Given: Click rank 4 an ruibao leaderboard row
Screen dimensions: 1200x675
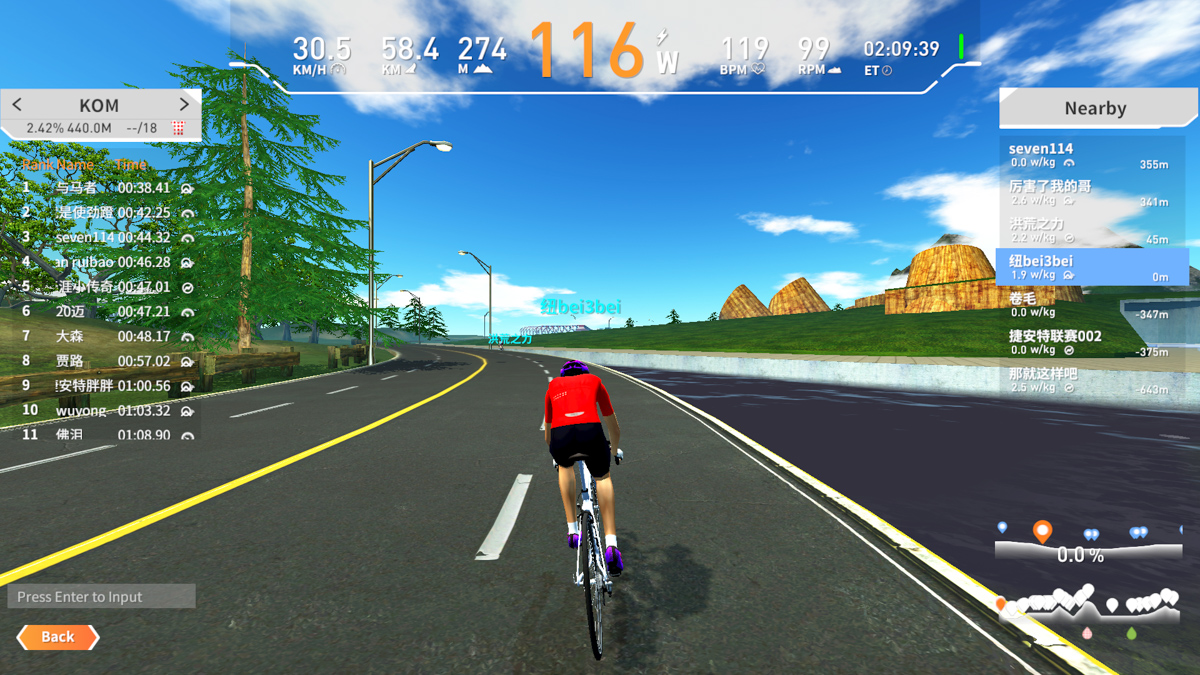Looking at the screenshot, I should point(100,262).
